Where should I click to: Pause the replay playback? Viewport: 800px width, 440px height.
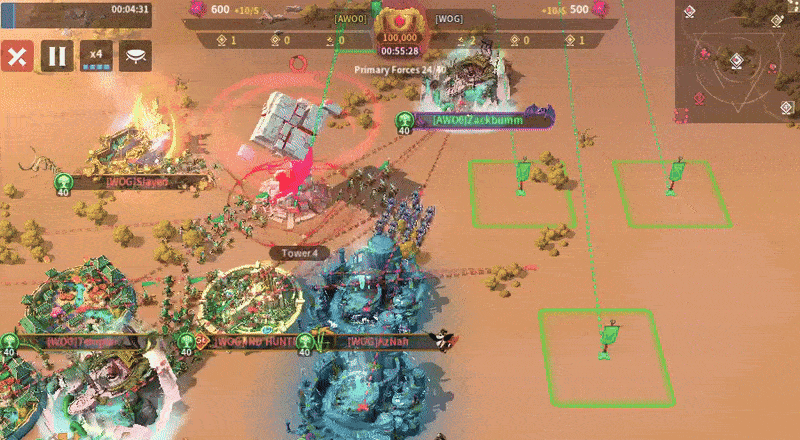tap(54, 56)
